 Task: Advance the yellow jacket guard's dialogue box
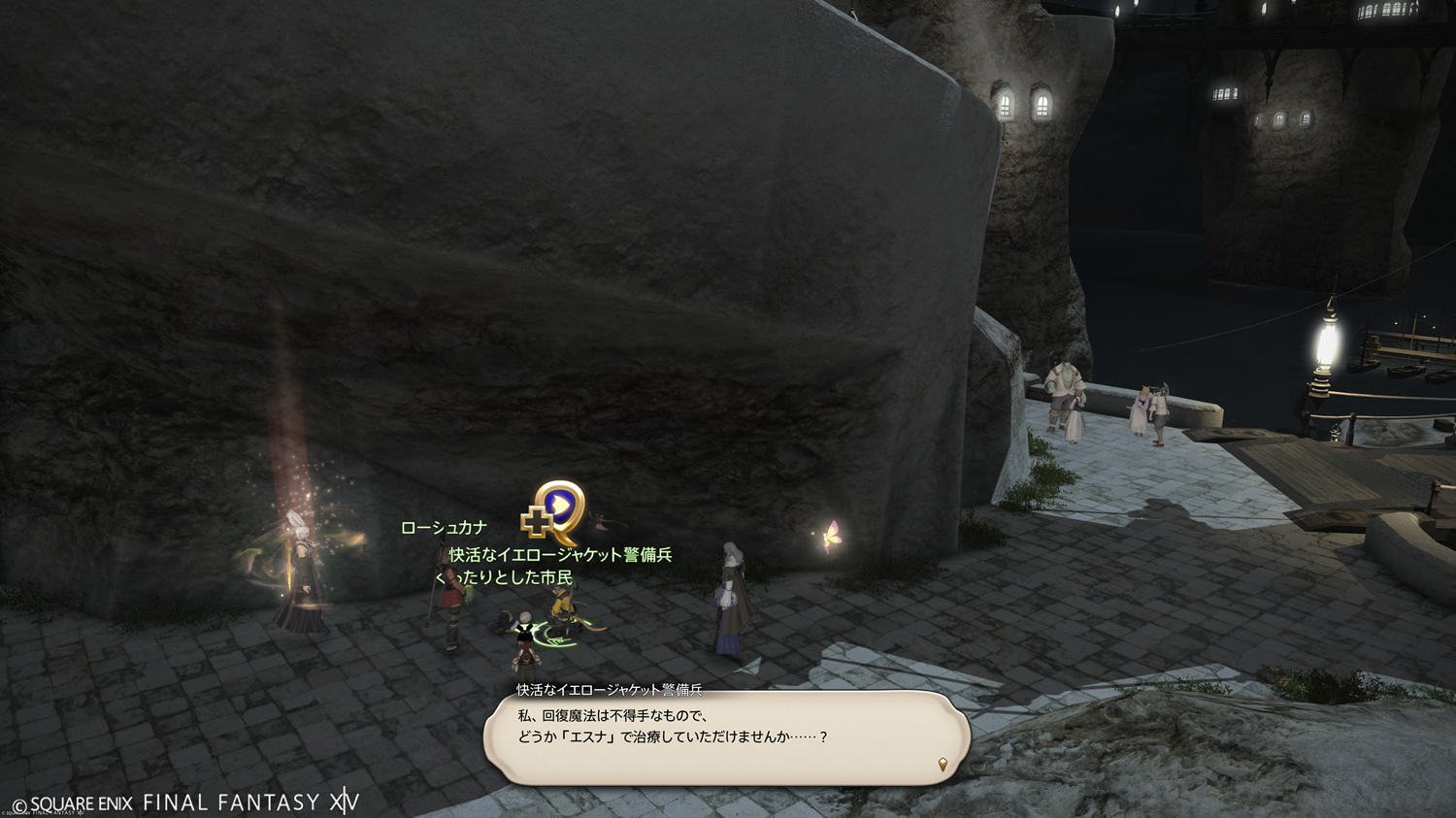[726, 736]
